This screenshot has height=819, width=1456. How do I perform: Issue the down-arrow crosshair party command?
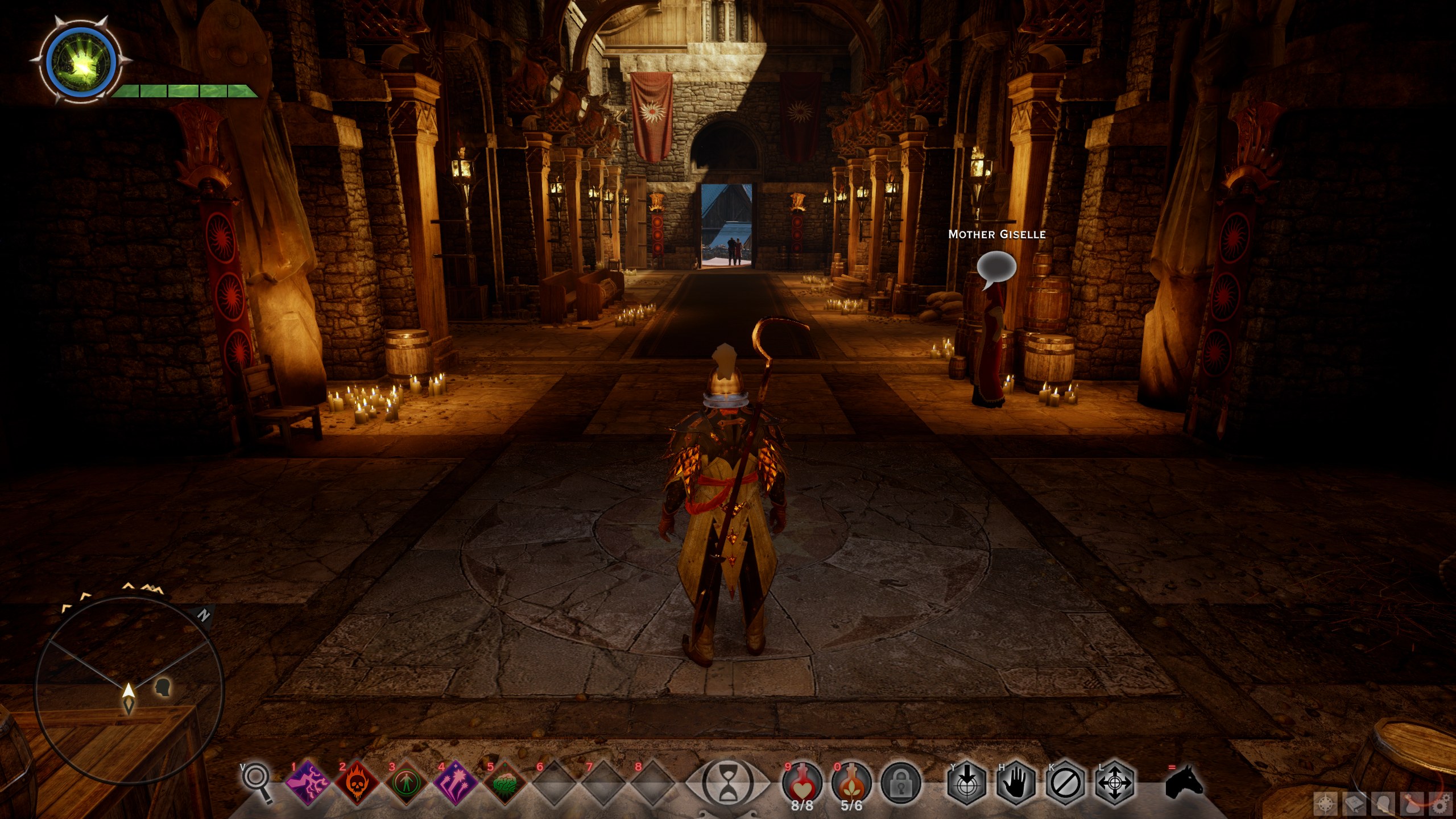click(967, 784)
